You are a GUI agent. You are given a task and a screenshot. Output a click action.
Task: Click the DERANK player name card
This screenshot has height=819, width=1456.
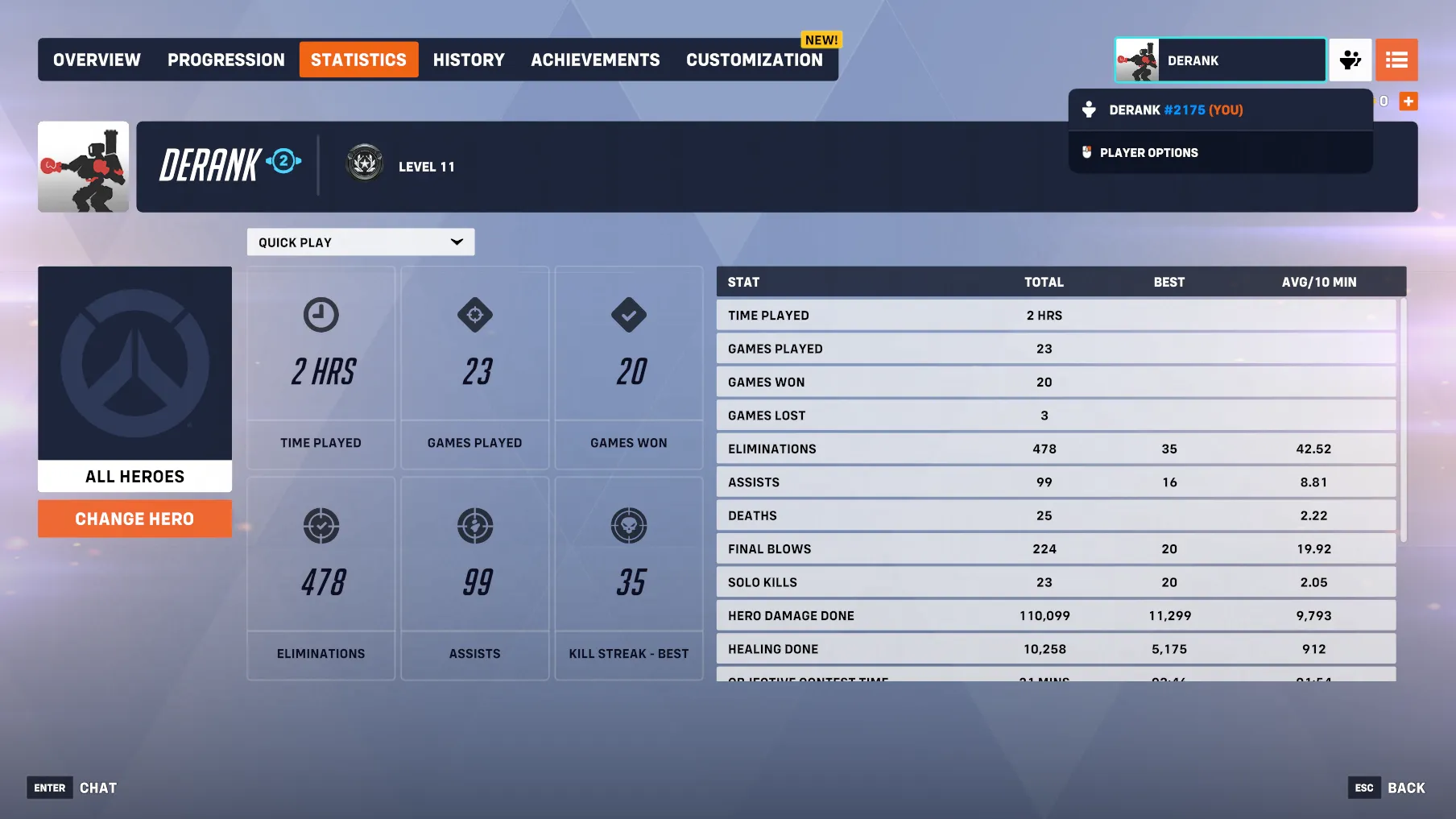[x=1220, y=60]
